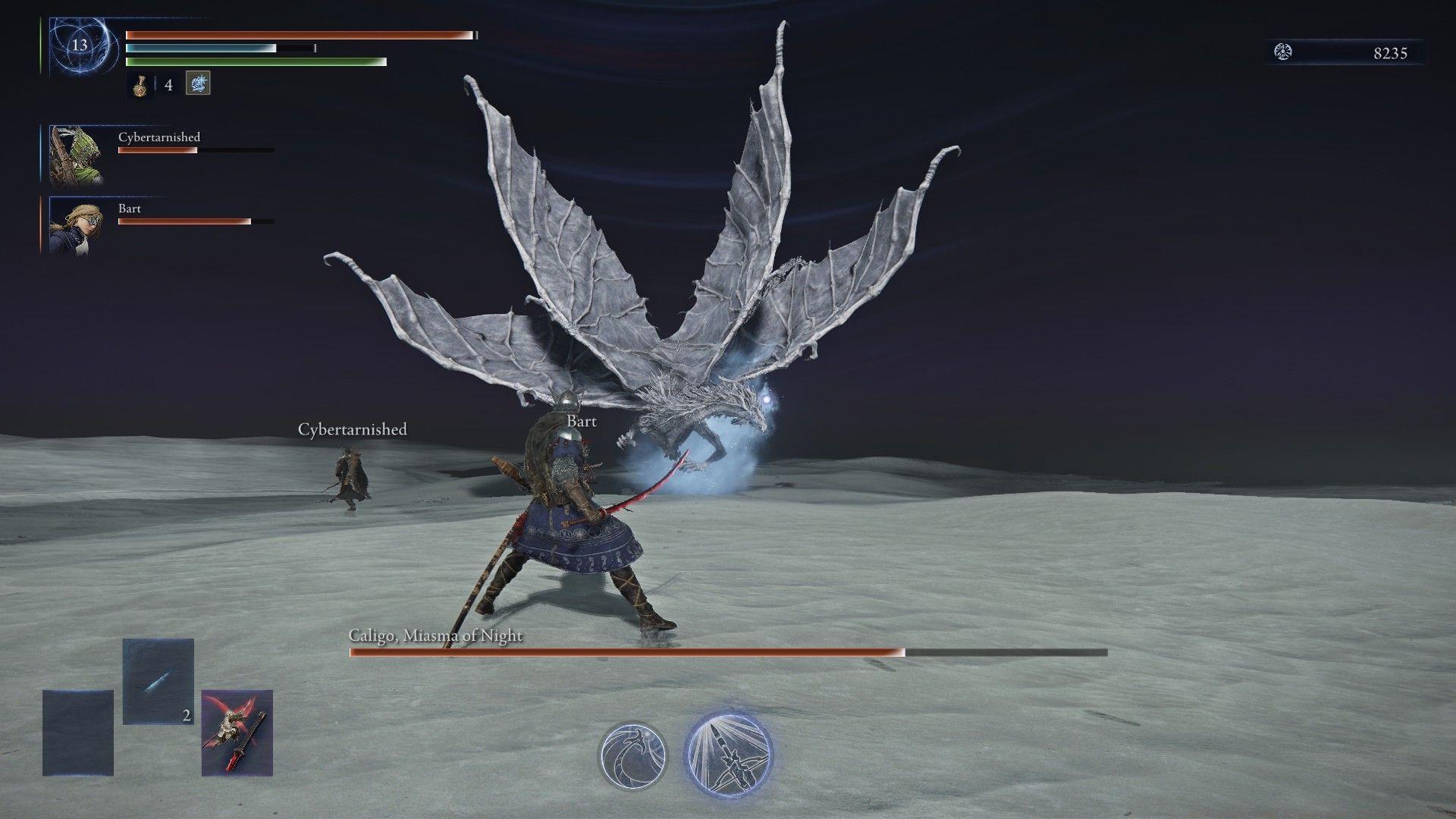Select the consumable item slot with 2 remaining
Viewport: 1456px width, 819px height.
[x=158, y=681]
